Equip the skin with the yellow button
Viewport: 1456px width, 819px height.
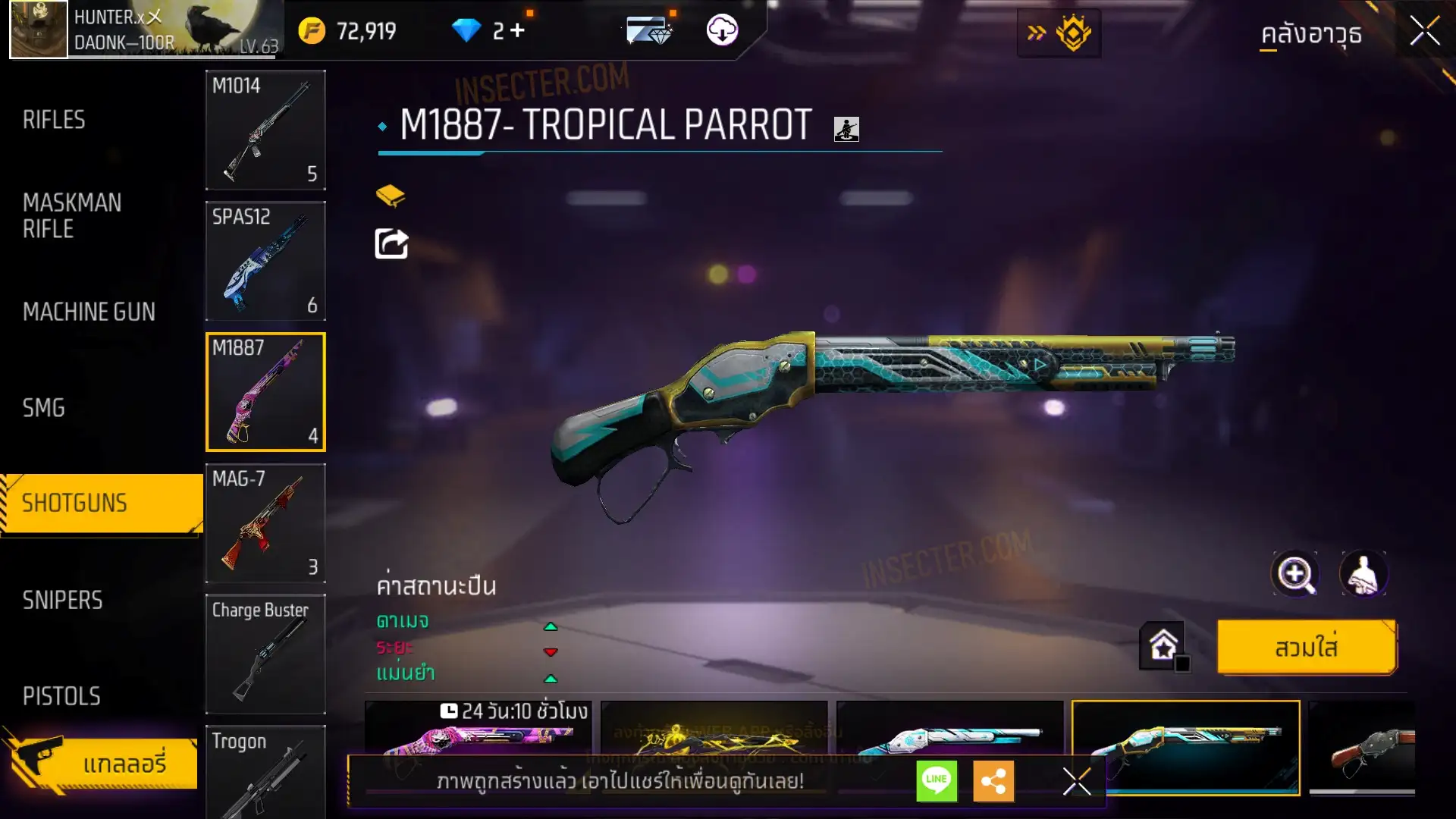tap(1307, 648)
